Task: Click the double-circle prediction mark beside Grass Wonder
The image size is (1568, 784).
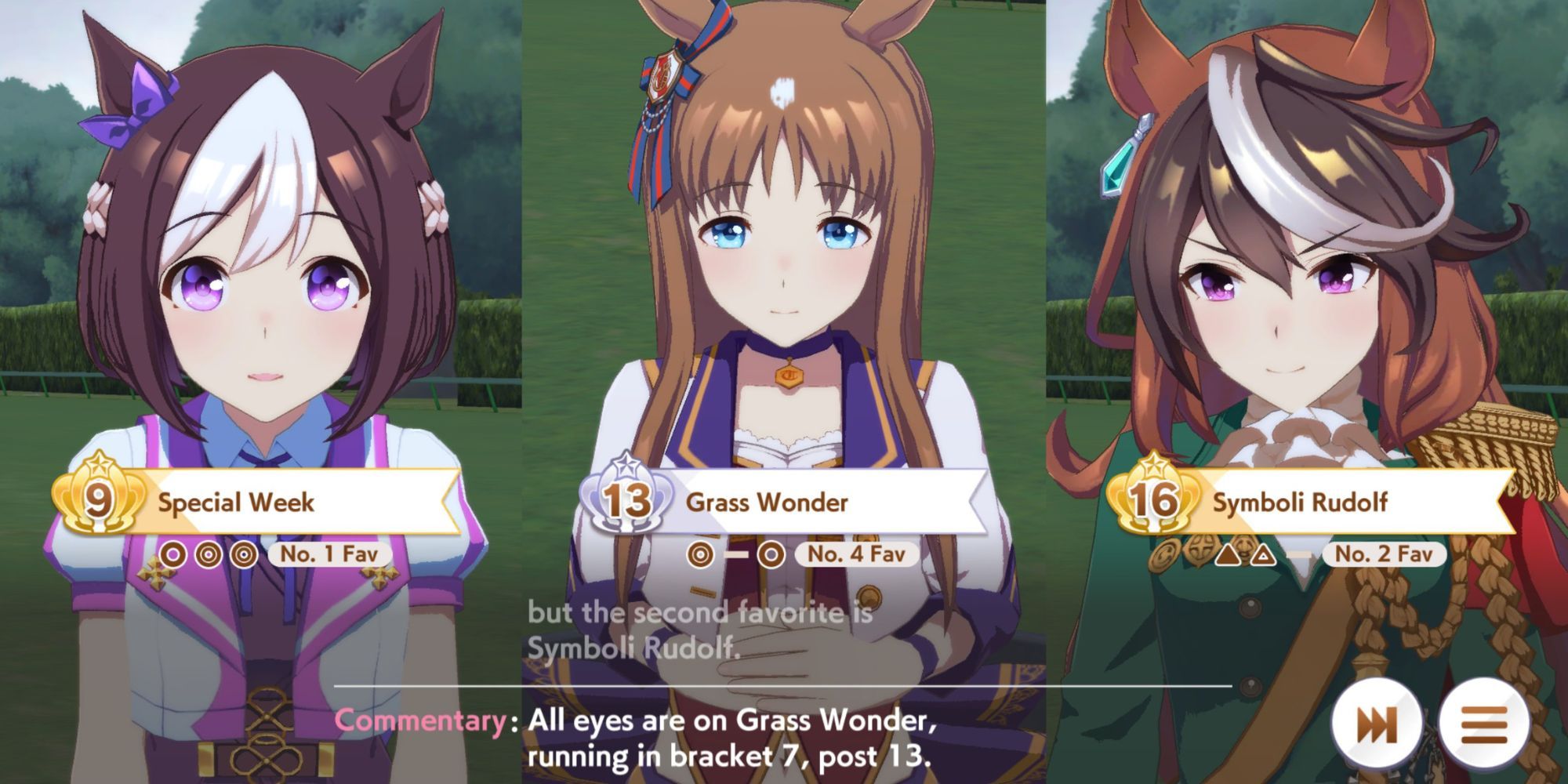Action: tap(701, 554)
